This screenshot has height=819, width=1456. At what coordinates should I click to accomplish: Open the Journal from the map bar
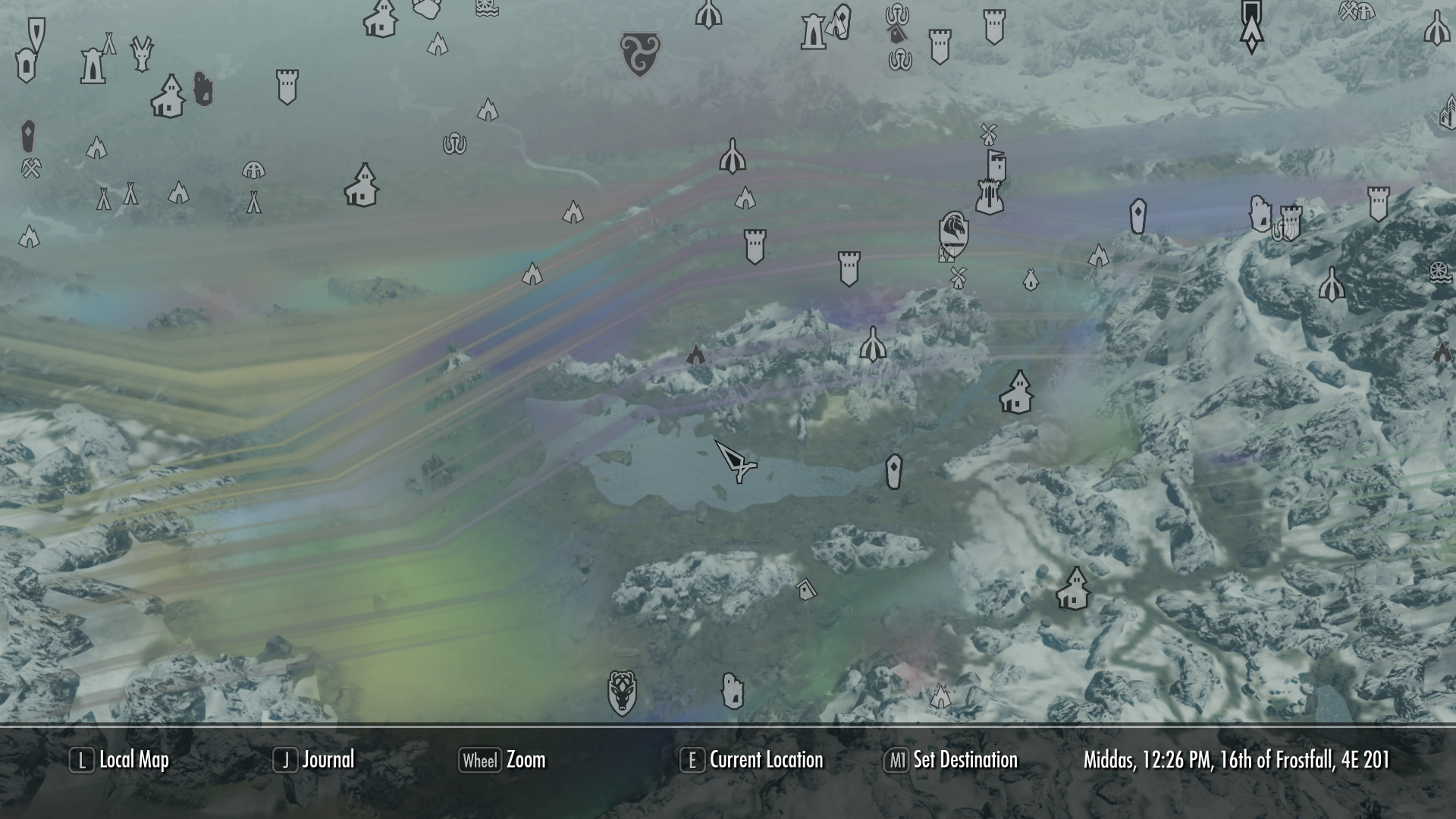tap(314, 760)
